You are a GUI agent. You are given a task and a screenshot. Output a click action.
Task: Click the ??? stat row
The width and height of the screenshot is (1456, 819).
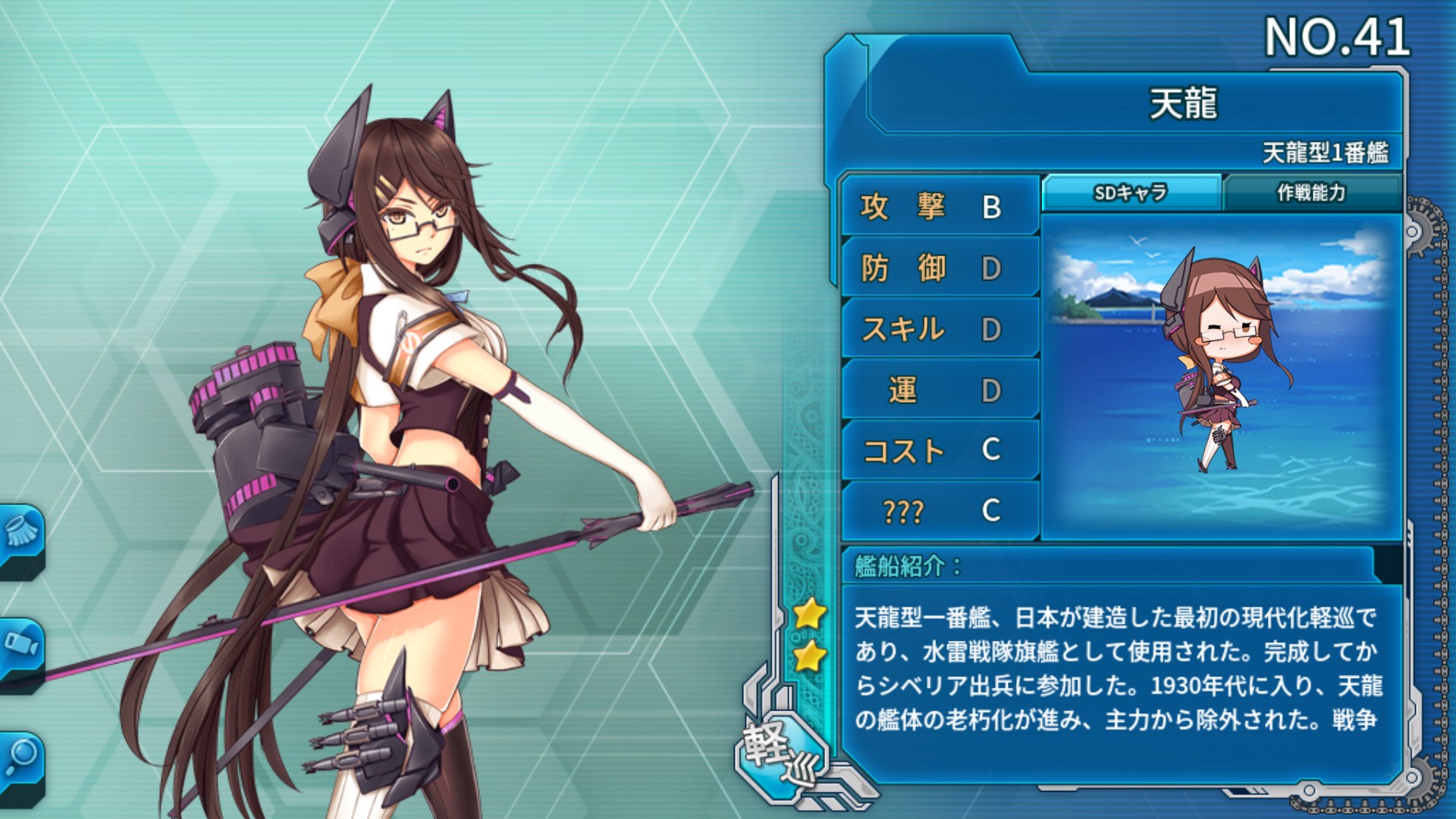939,511
